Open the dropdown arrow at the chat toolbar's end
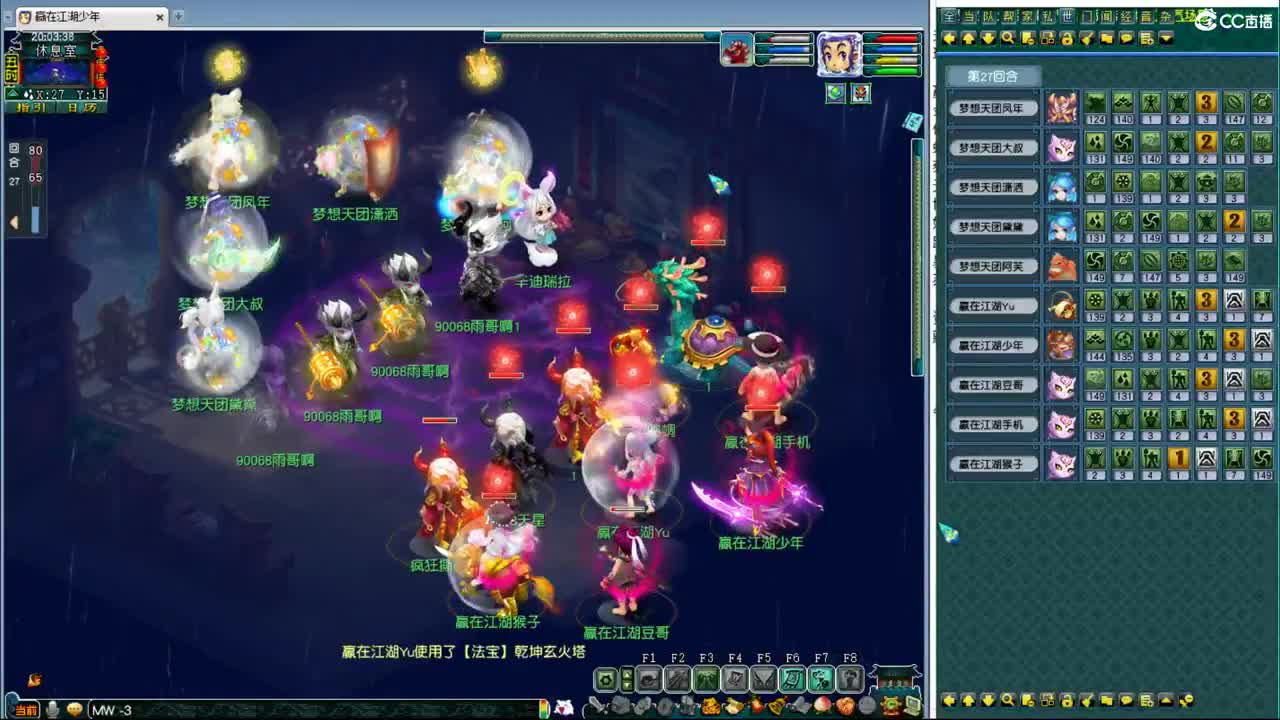This screenshot has height=720, width=1280. click(x=1167, y=39)
